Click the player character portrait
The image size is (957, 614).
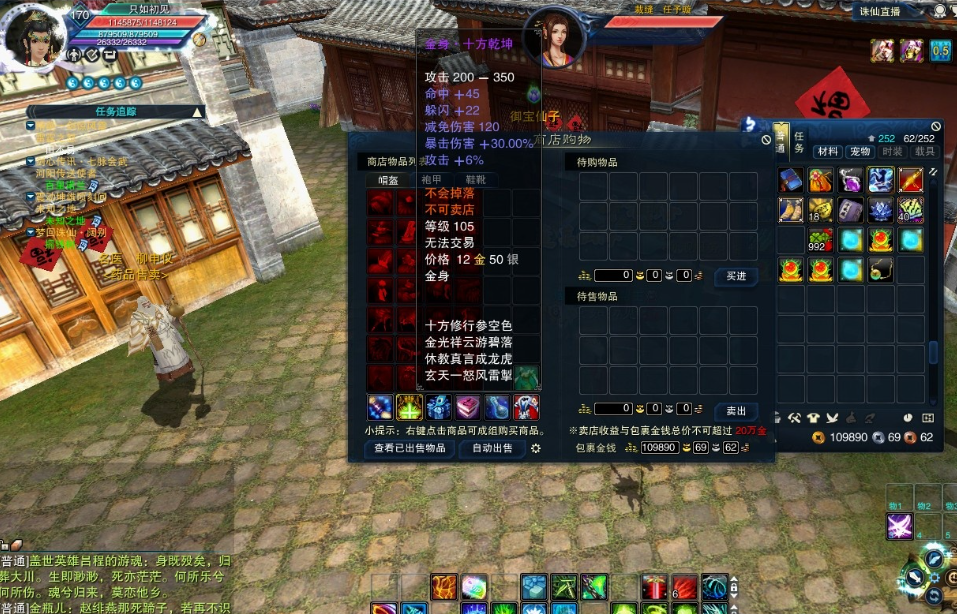click(x=35, y=38)
